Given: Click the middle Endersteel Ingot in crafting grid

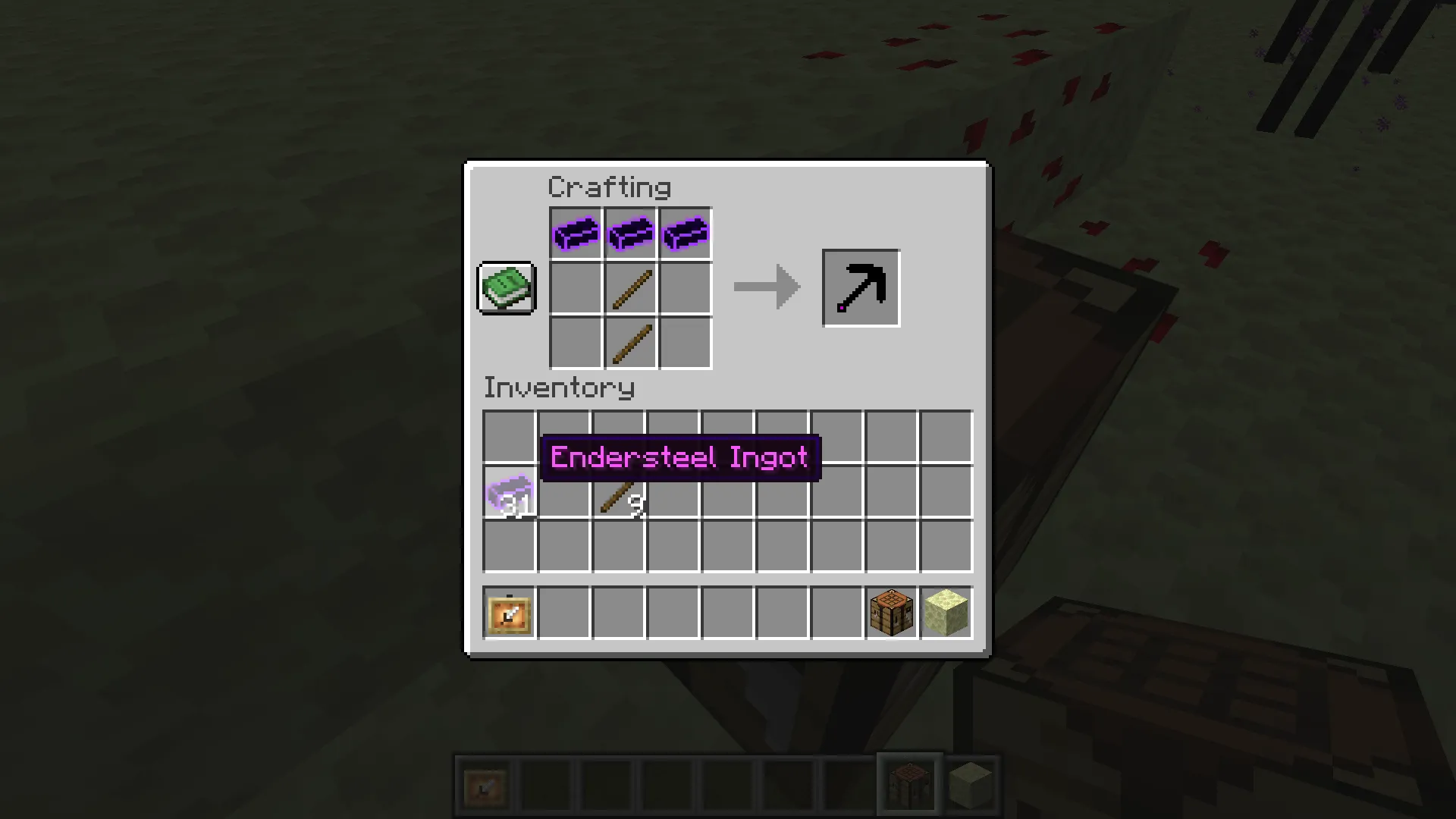Looking at the screenshot, I should tap(629, 233).
